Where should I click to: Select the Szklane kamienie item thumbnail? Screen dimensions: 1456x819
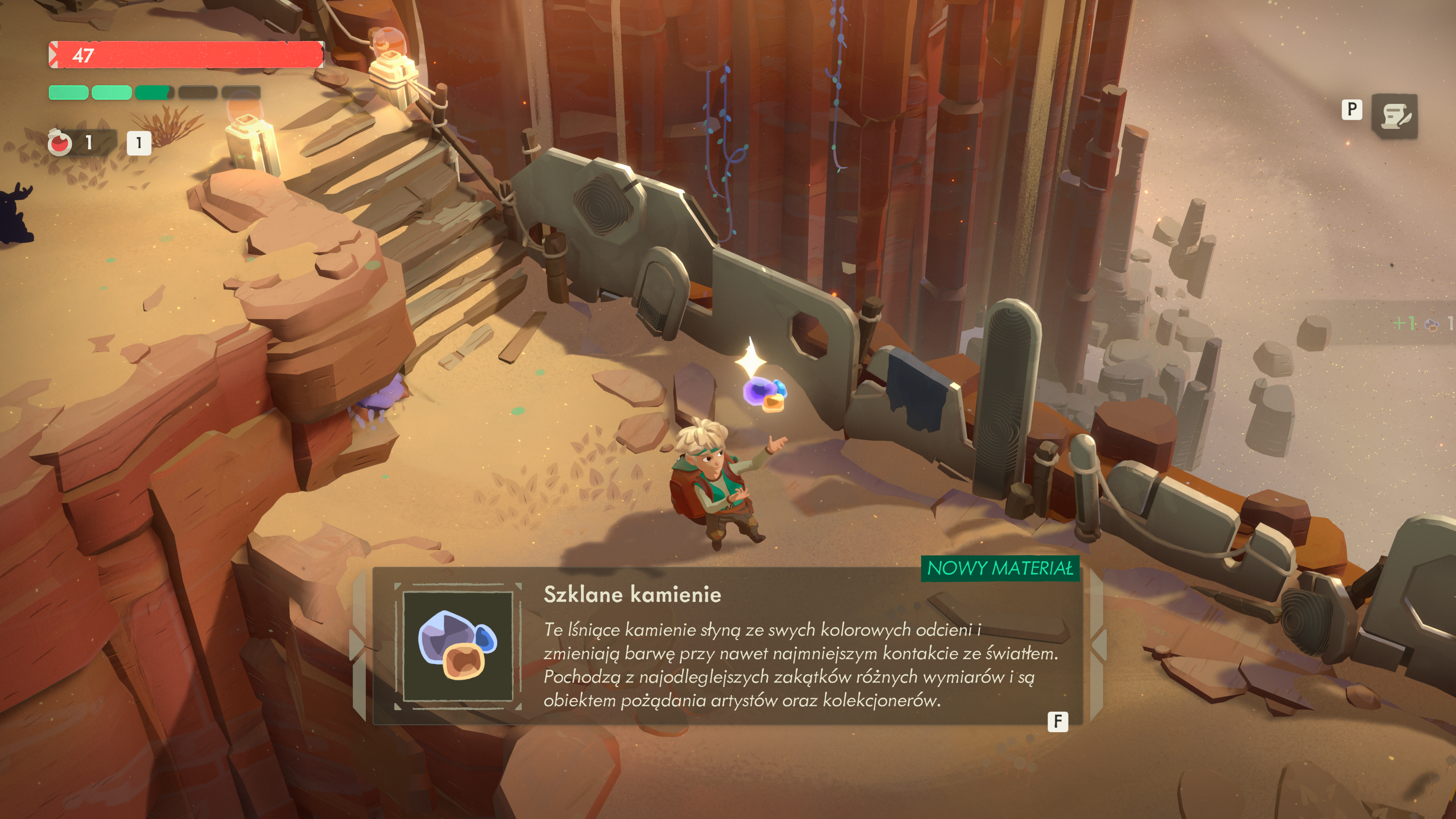click(x=458, y=646)
